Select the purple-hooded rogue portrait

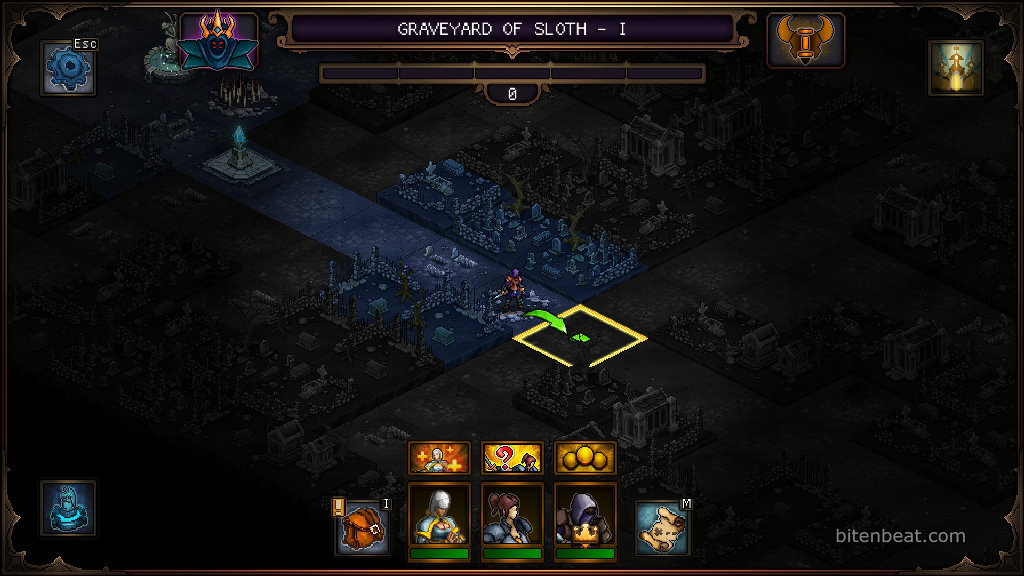pyautogui.click(x=586, y=516)
